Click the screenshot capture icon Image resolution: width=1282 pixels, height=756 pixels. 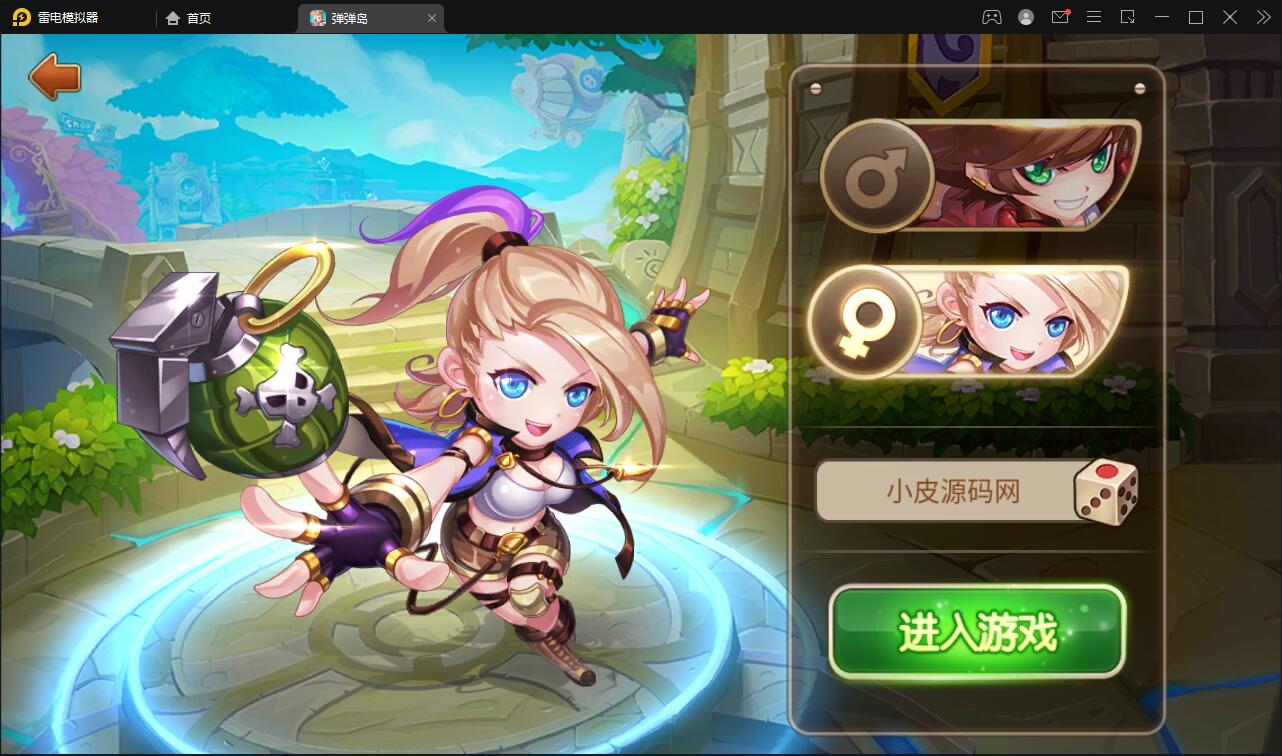[1130, 17]
